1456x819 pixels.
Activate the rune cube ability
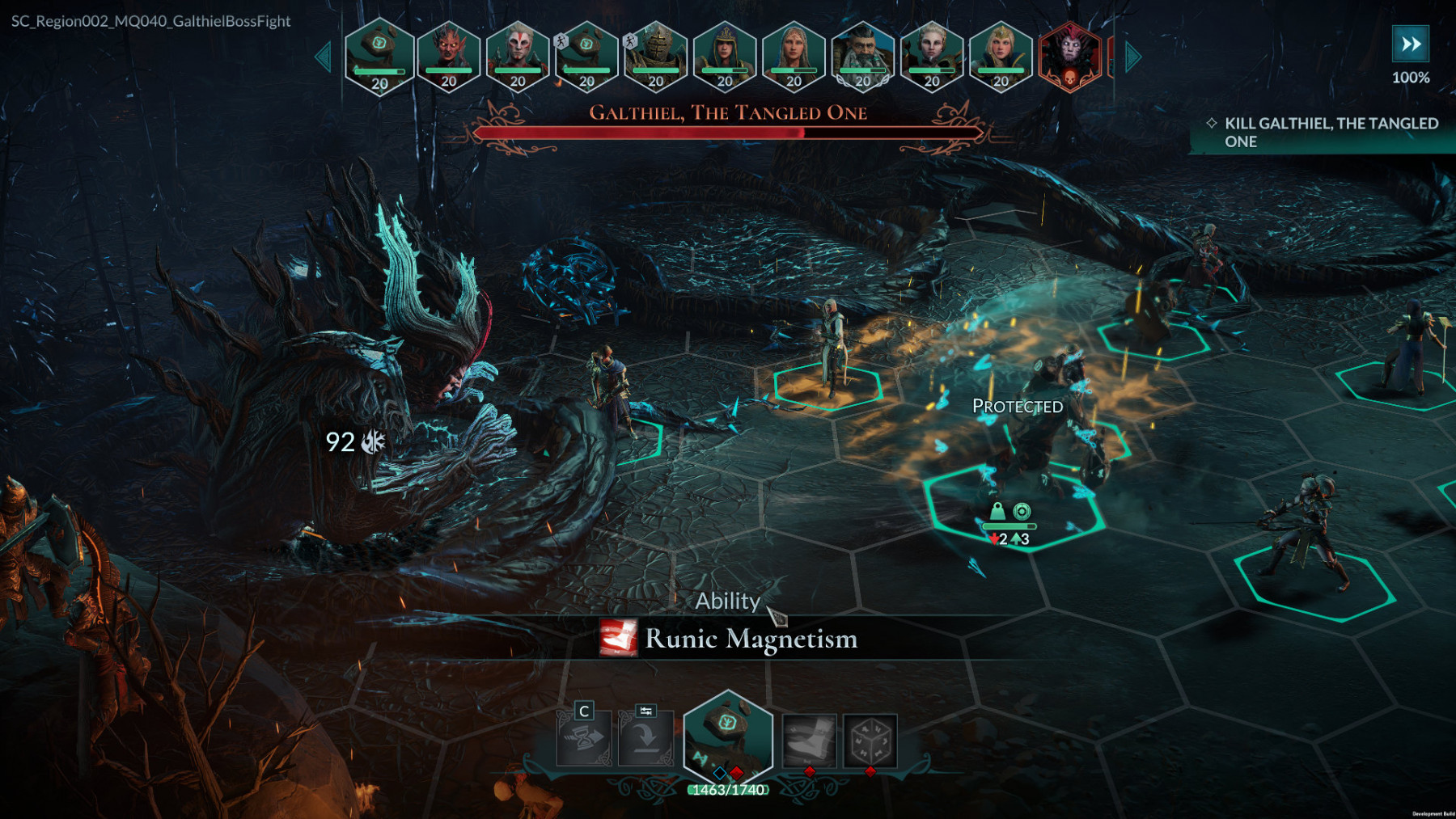(870, 739)
